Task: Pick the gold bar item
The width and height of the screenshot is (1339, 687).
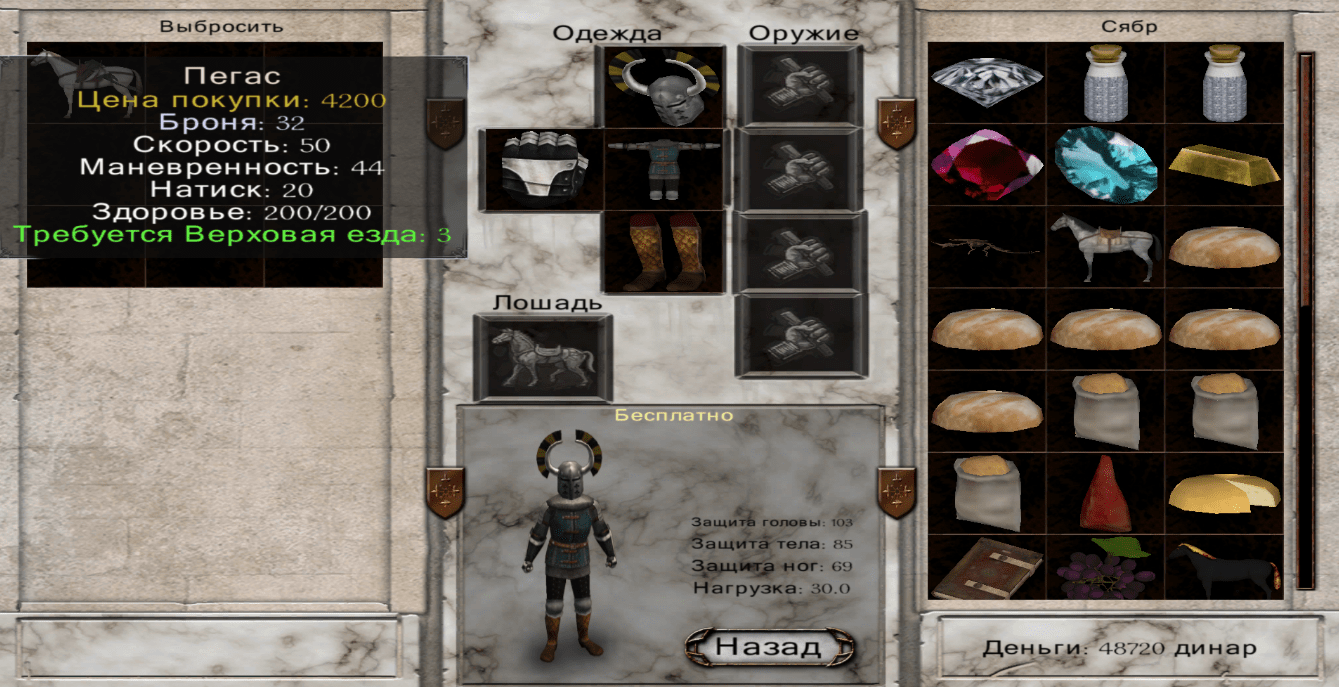Action: point(1223,164)
